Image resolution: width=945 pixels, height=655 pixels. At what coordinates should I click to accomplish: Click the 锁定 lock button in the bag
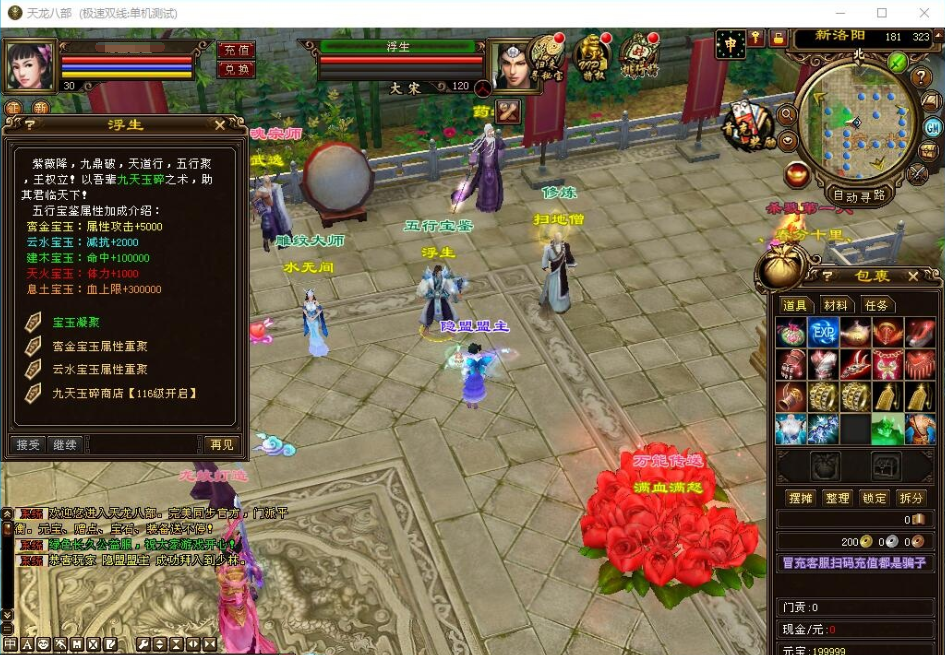click(x=873, y=498)
